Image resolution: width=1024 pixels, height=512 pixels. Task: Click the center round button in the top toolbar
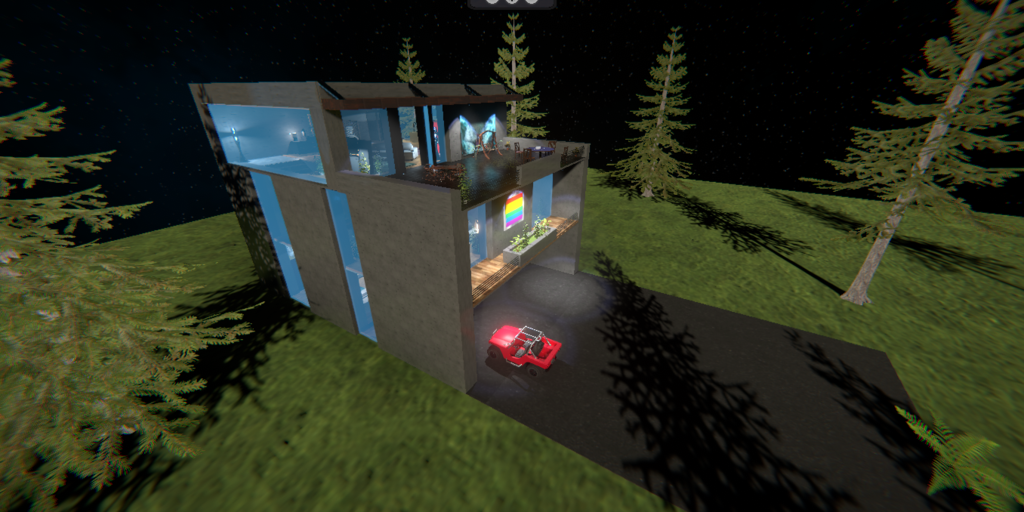(511, 2)
